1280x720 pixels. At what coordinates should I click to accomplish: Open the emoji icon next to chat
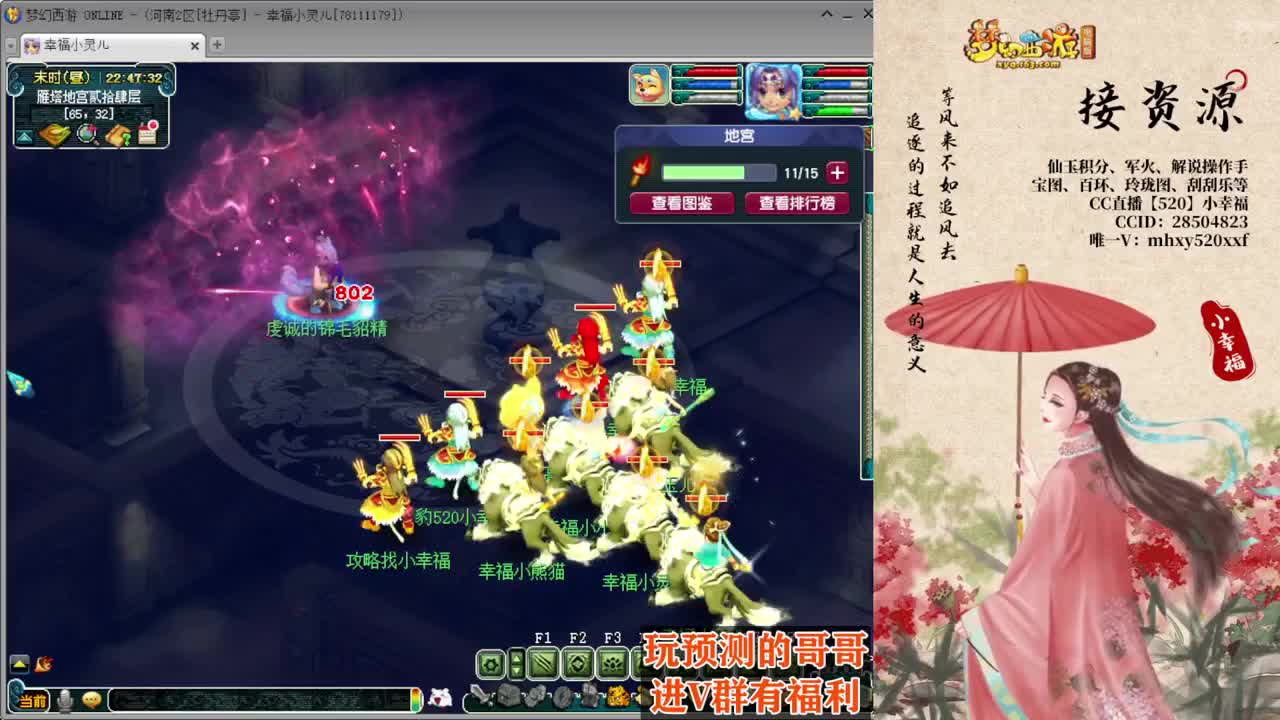91,700
